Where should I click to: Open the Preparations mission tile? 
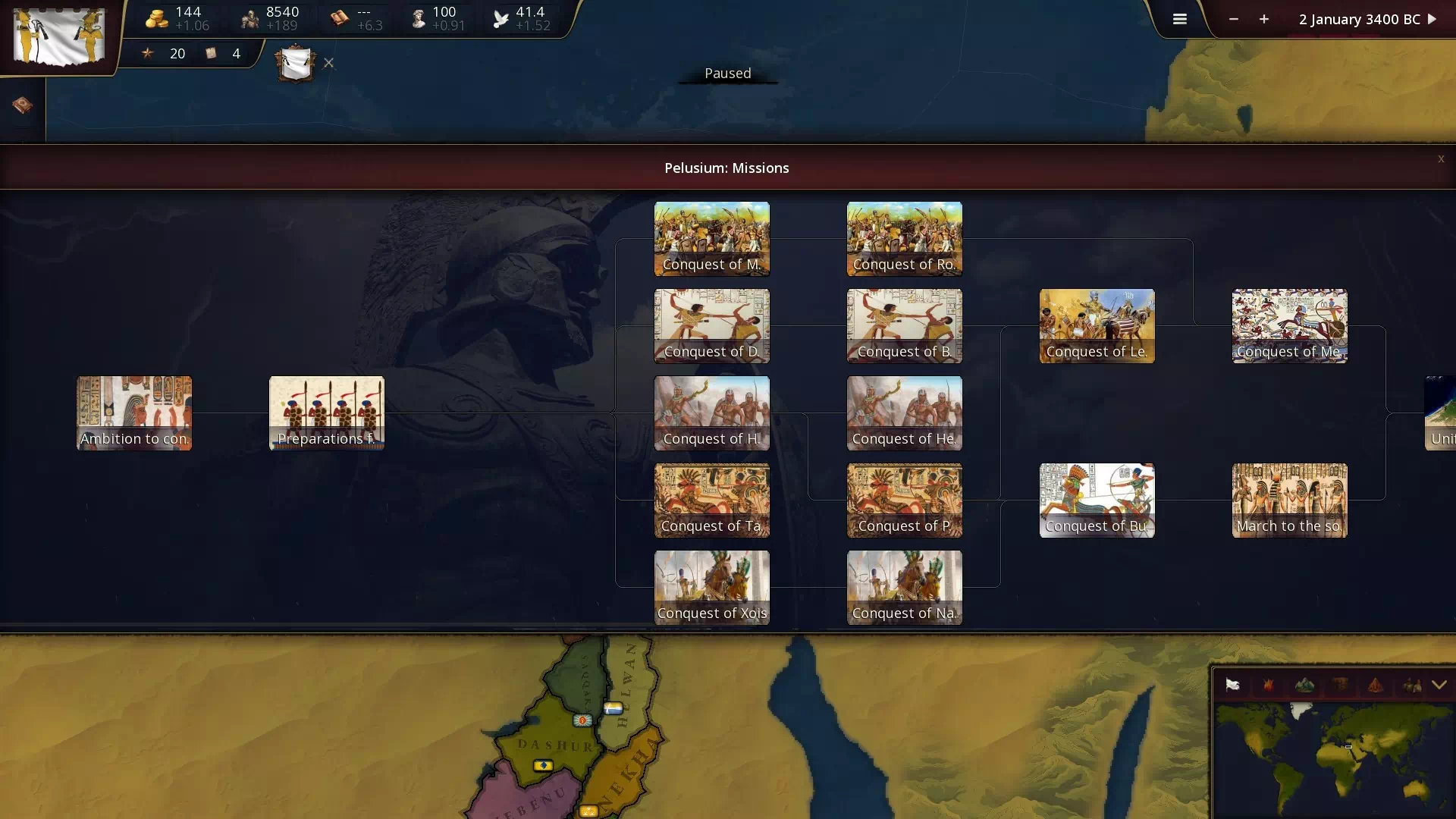[x=327, y=413]
